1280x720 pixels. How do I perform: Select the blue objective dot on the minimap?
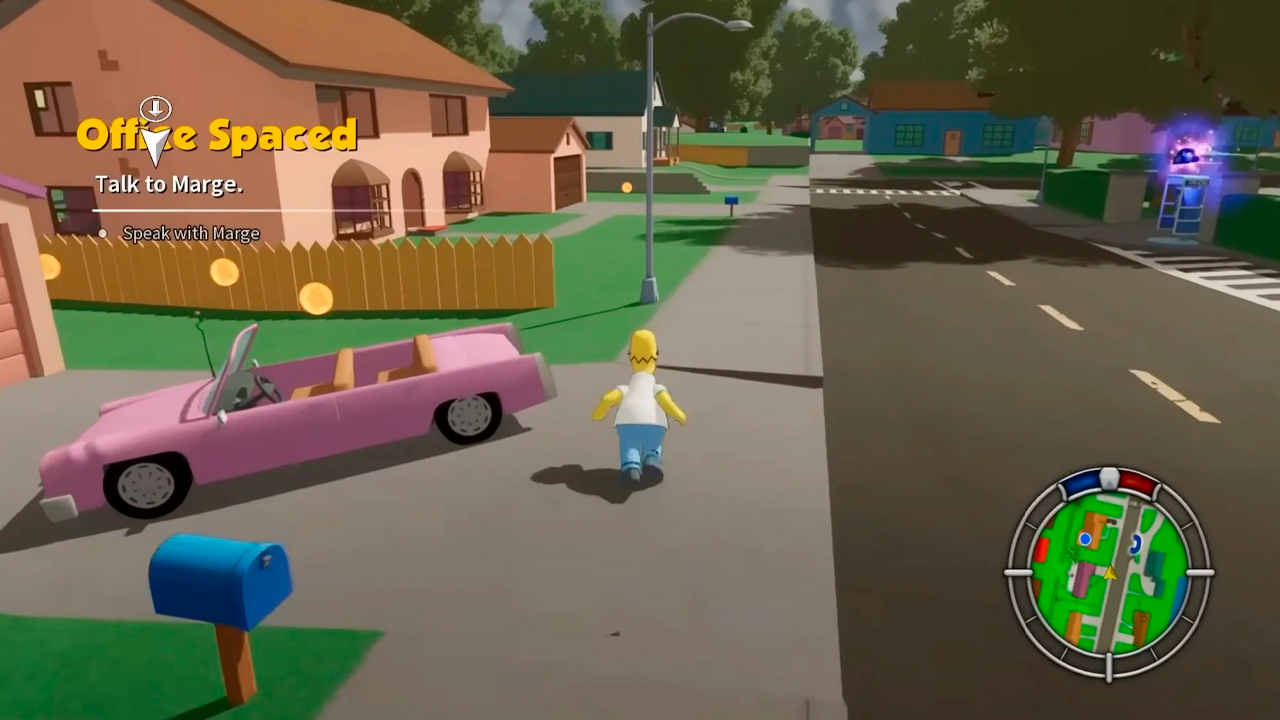tap(1086, 538)
